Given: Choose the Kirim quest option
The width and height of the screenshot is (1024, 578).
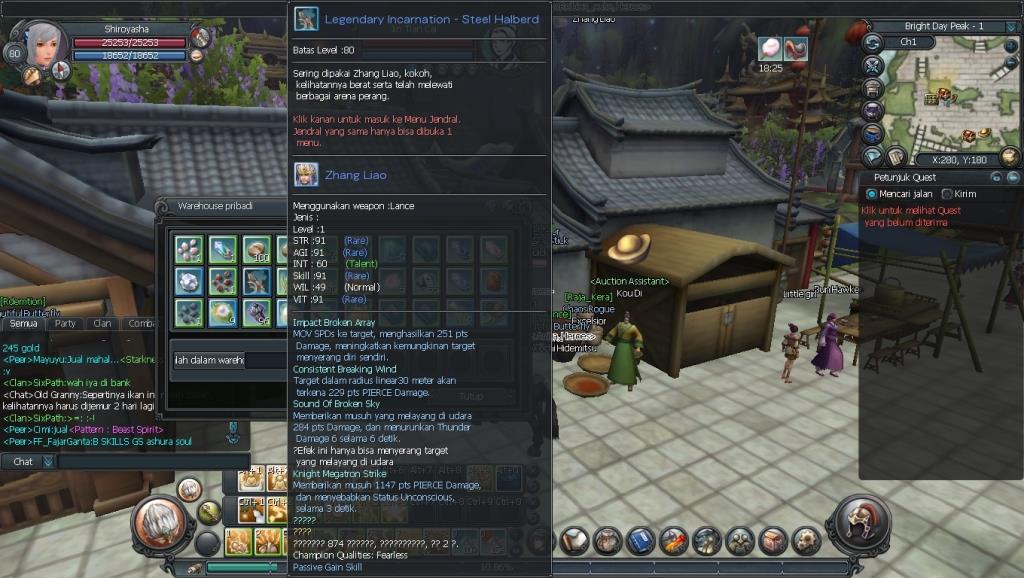Looking at the screenshot, I should pos(947,193).
